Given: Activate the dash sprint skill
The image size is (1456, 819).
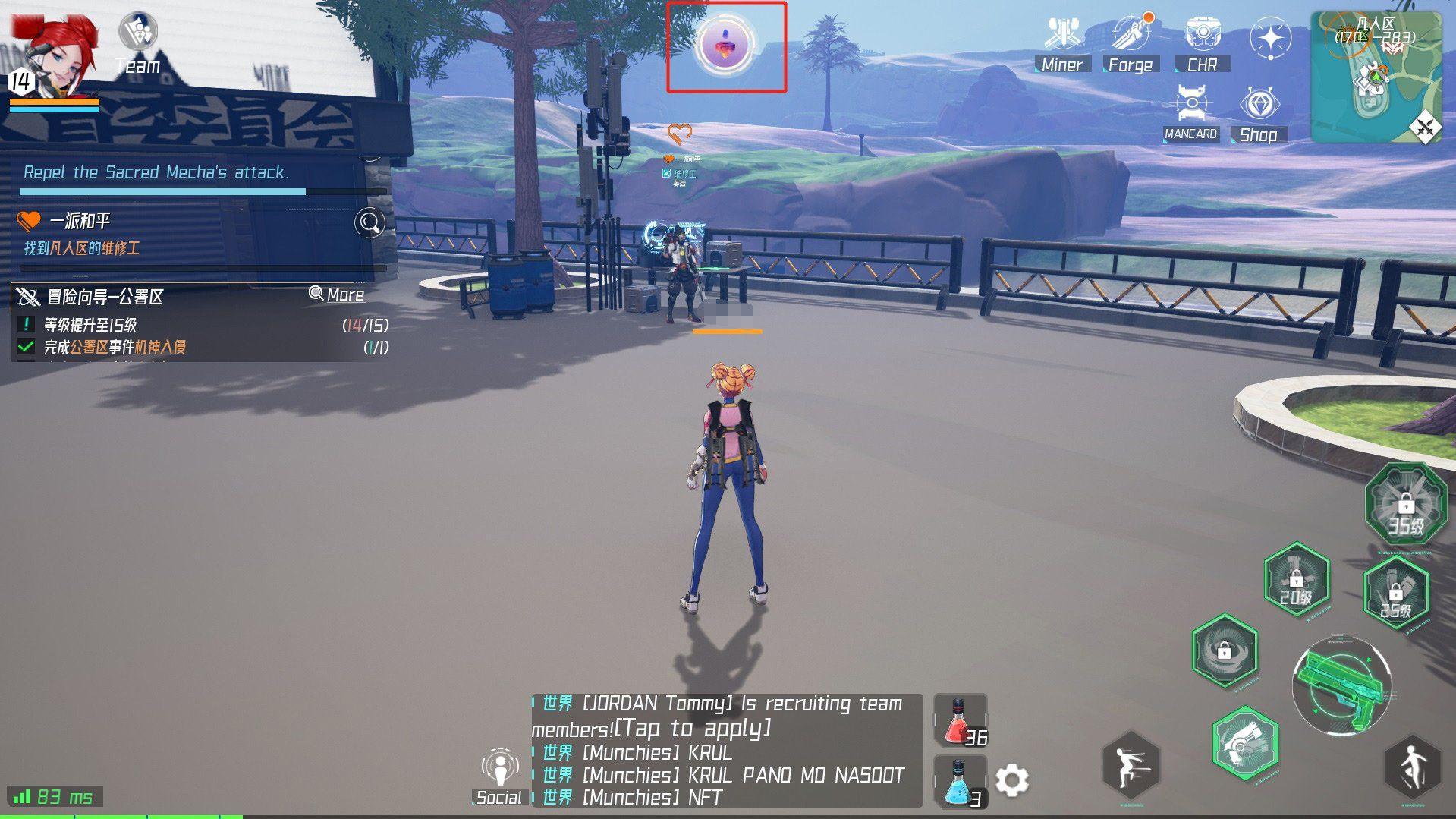Looking at the screenshot, I should click(1130, 765).
